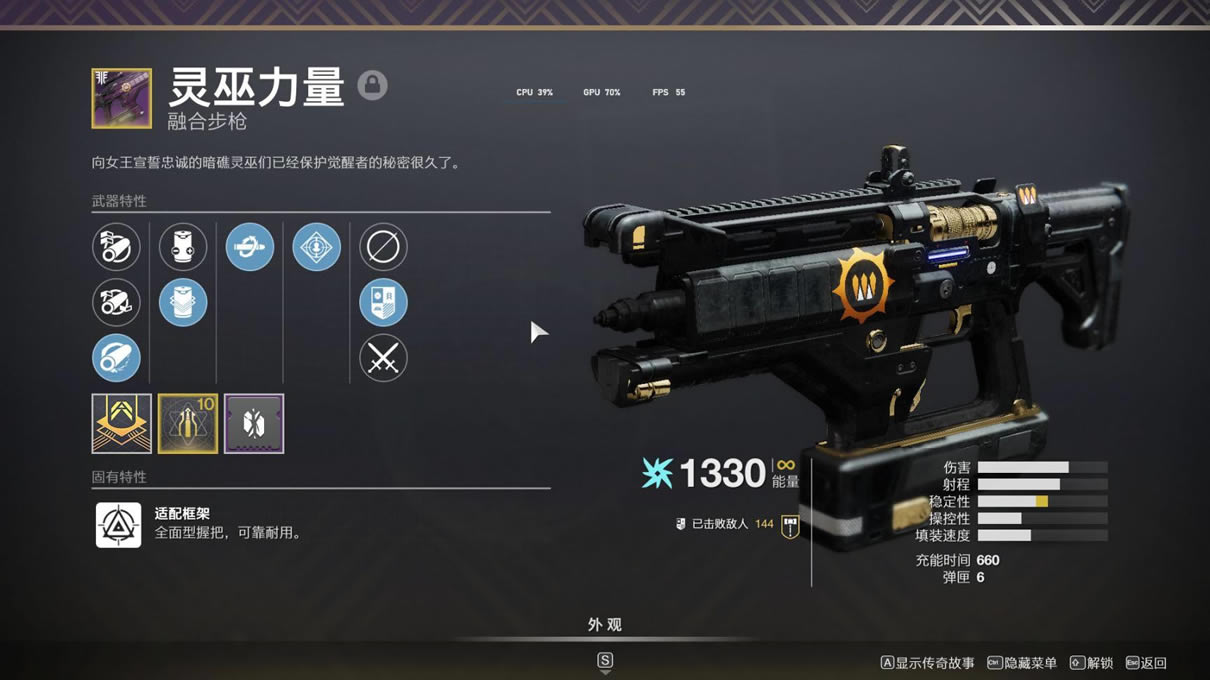The width and height of the screenshot is (1210, 680).
Task: Open the 外观 appearance tab
Action: (604, 625)
